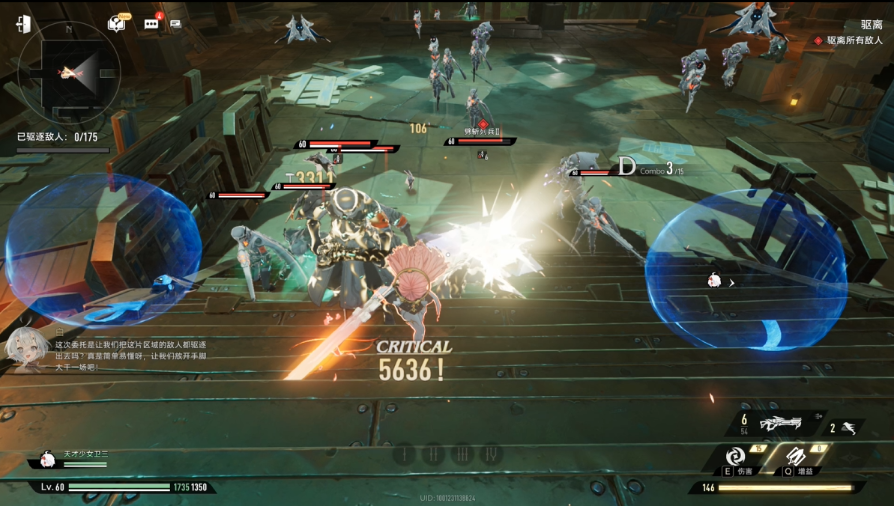
Task: Open the guide book marked New
Action: (116, 24)
